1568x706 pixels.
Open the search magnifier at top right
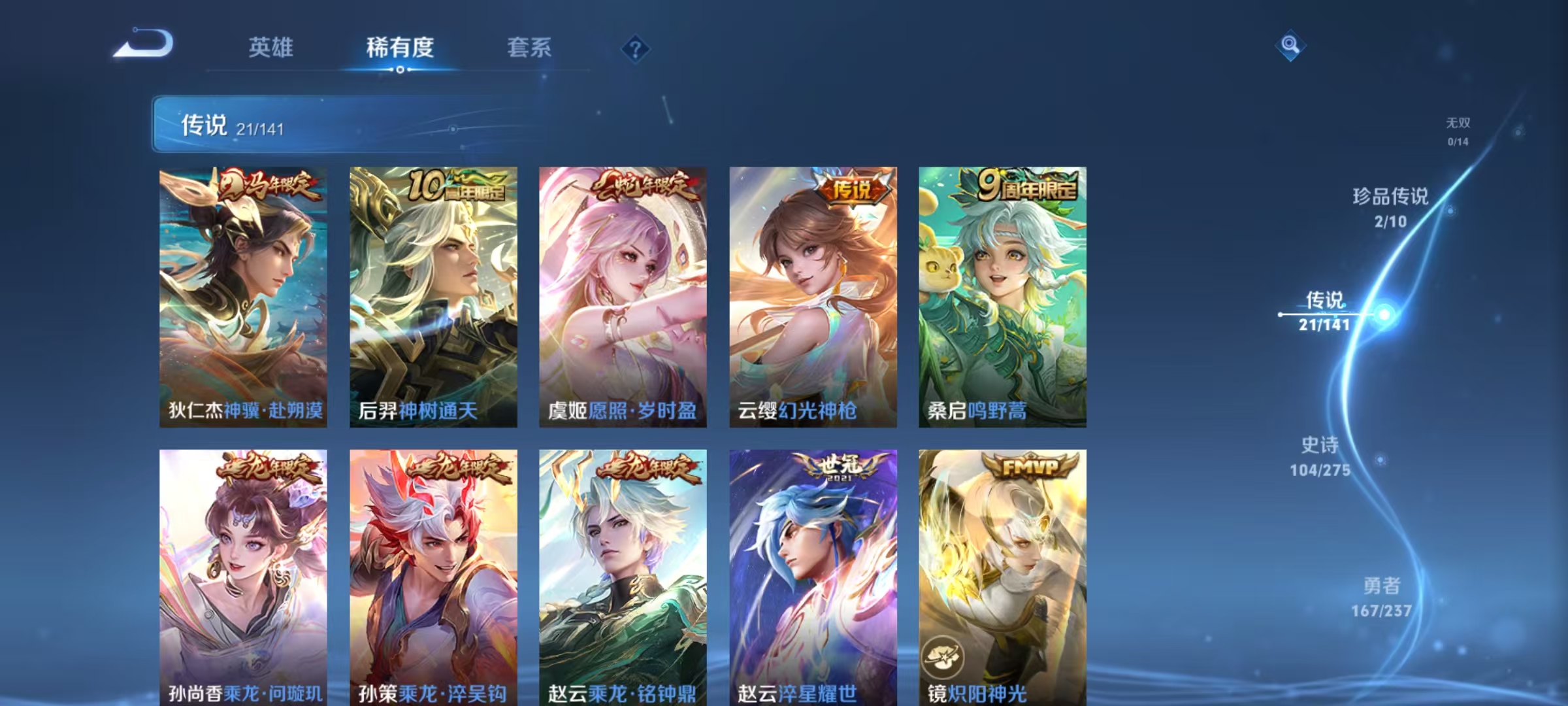point(1290,46)
